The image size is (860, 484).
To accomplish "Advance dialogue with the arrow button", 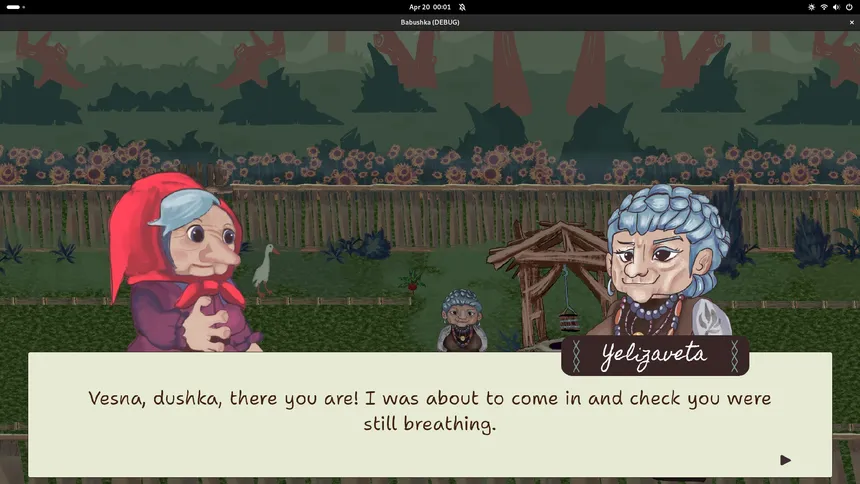I will [785, 460].
